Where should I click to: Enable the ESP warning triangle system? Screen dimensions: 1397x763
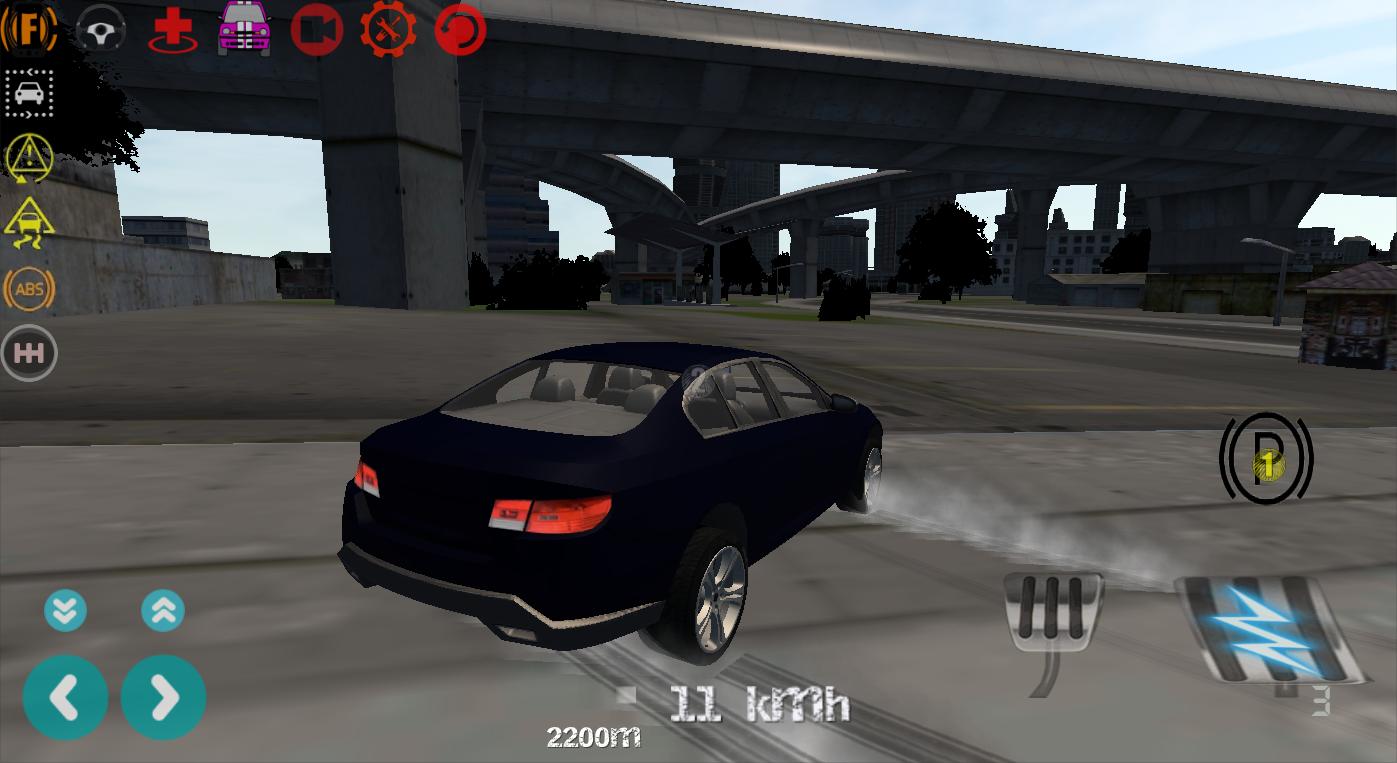coord(29,158)
